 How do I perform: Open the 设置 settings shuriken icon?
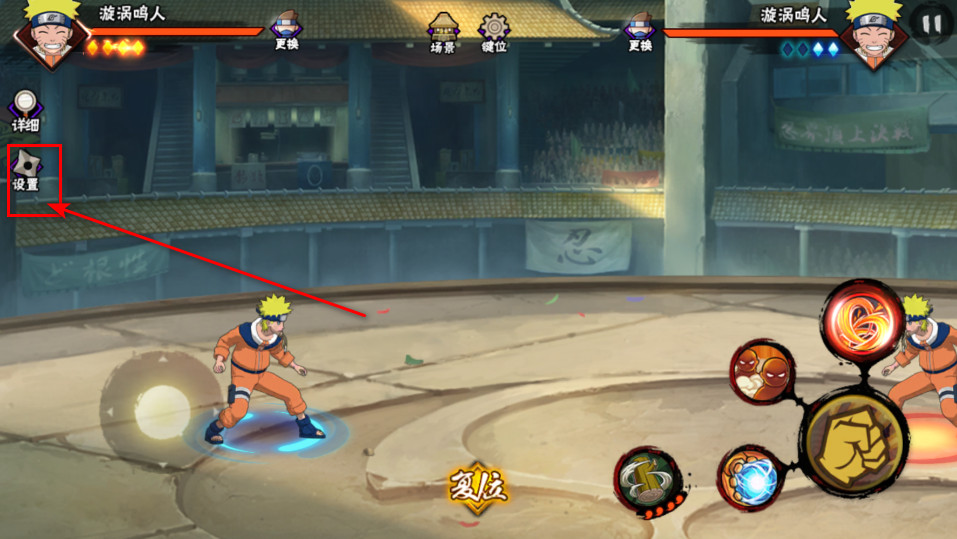[27, 170]
